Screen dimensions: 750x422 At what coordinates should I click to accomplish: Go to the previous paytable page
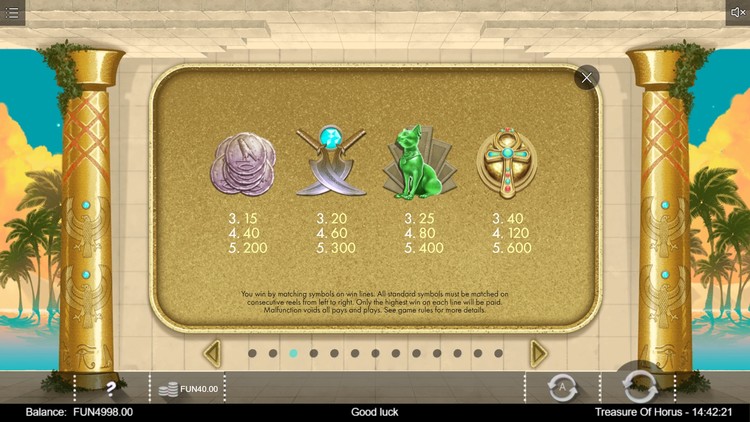point(211,353)
